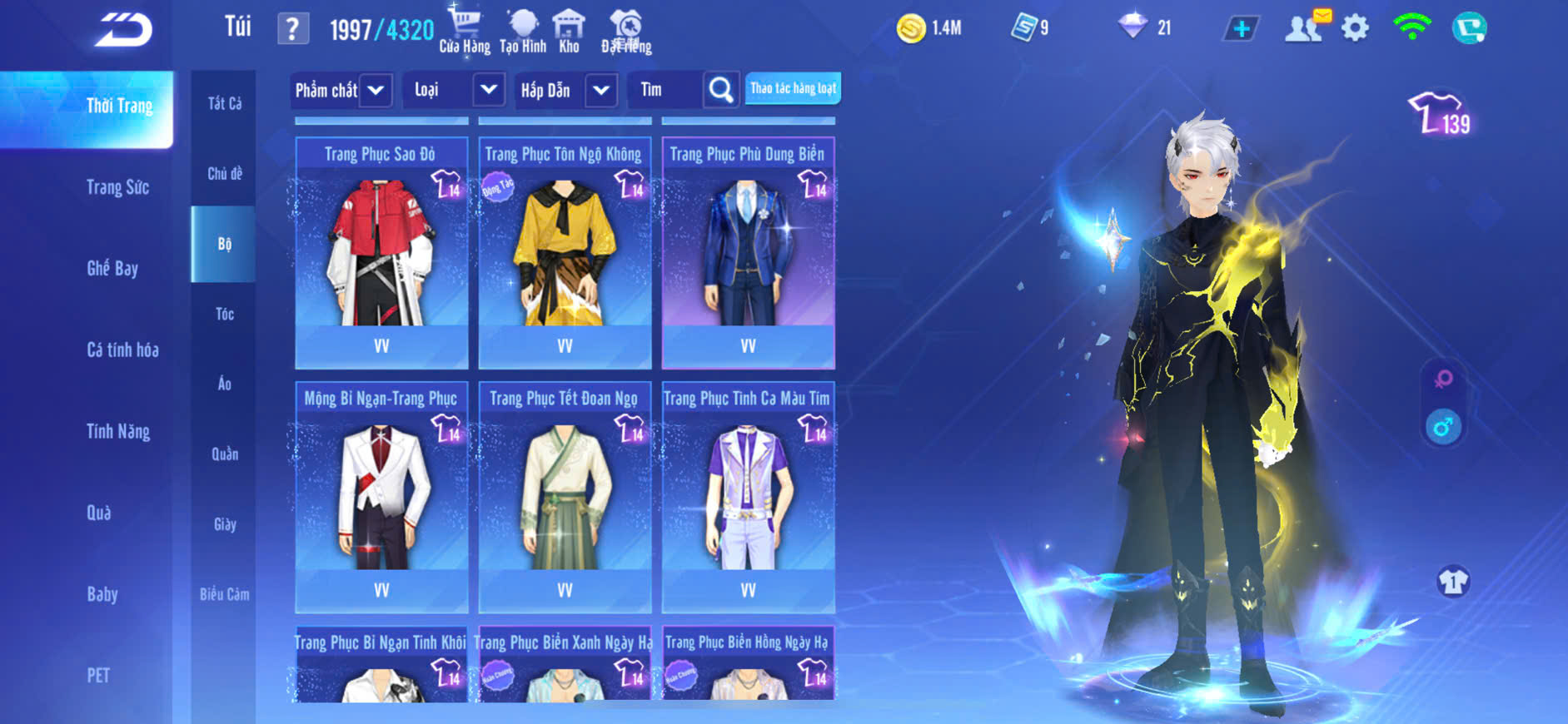Expand the Phẩm chất dropdown
The width and height of the screenshot is (1568, 724).
[376, 90]
